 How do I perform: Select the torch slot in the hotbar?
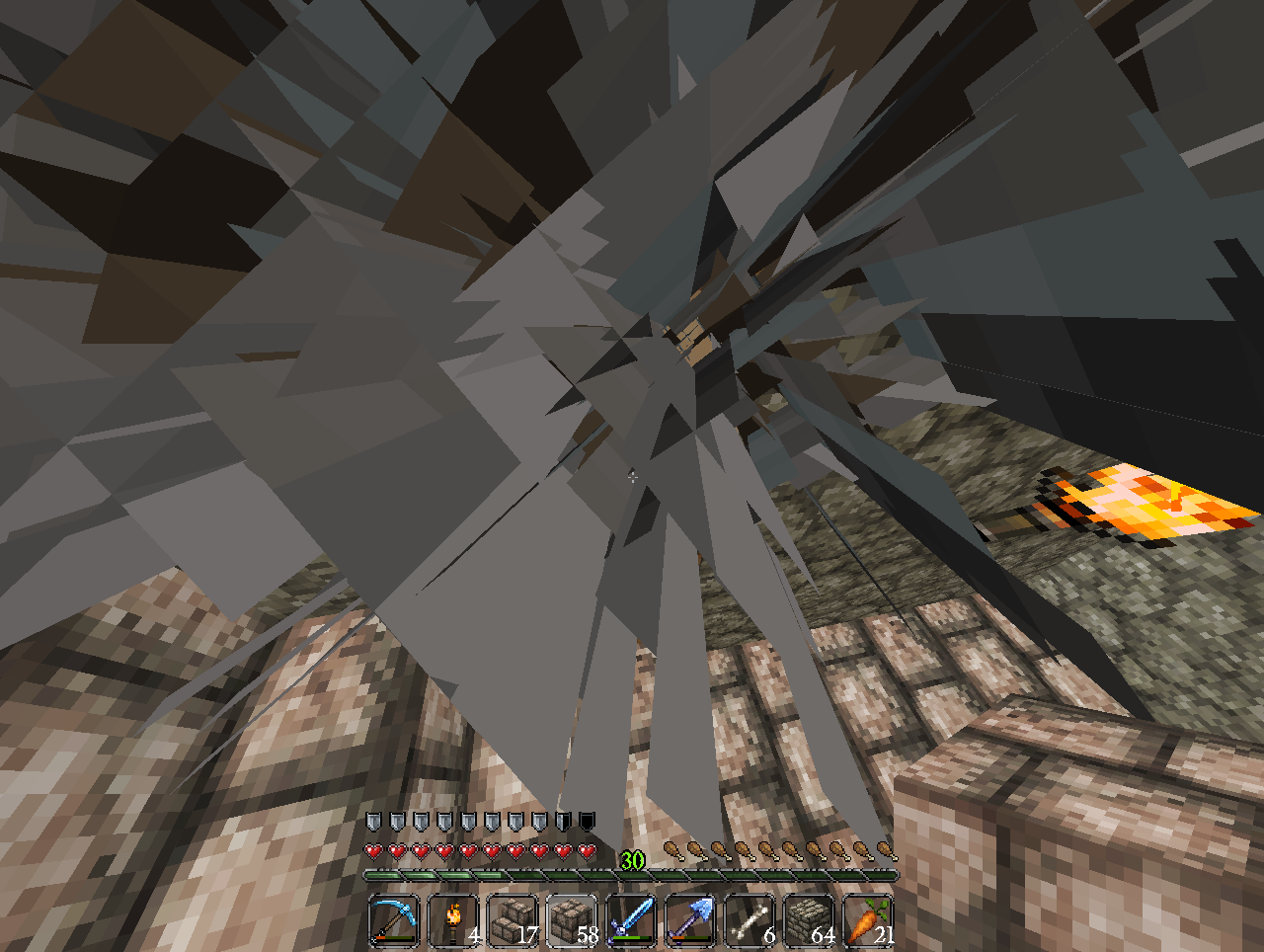coord(453,920)
